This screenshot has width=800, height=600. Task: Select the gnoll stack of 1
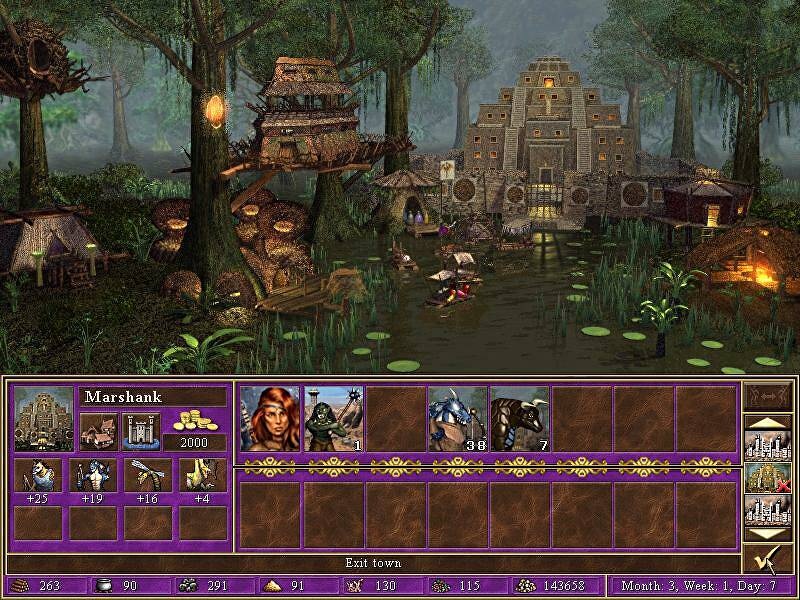tap(332, 417)
